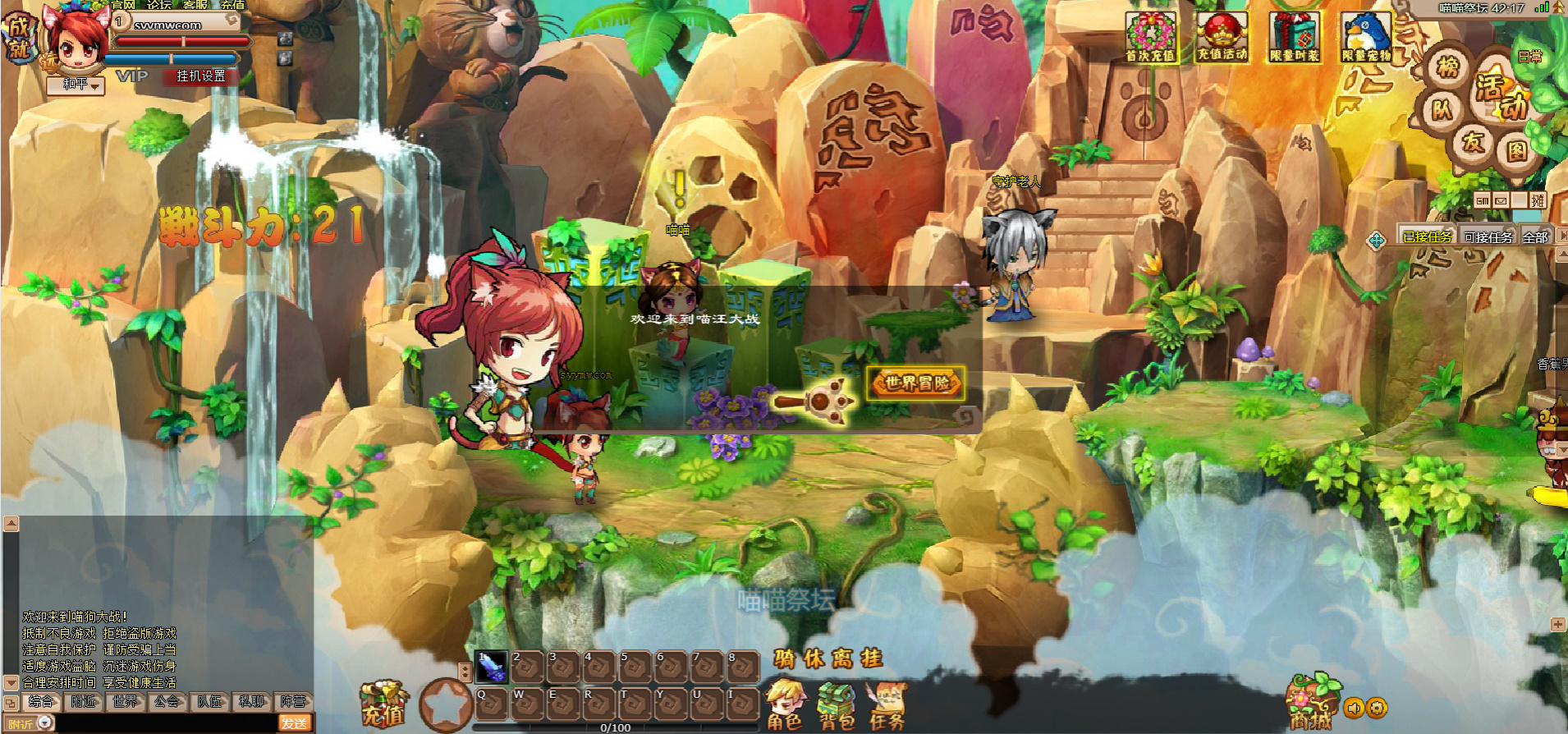1568x734 pixels.
Task: Switch chat to the 世界 world tab
Action: [x=126, y=702]
